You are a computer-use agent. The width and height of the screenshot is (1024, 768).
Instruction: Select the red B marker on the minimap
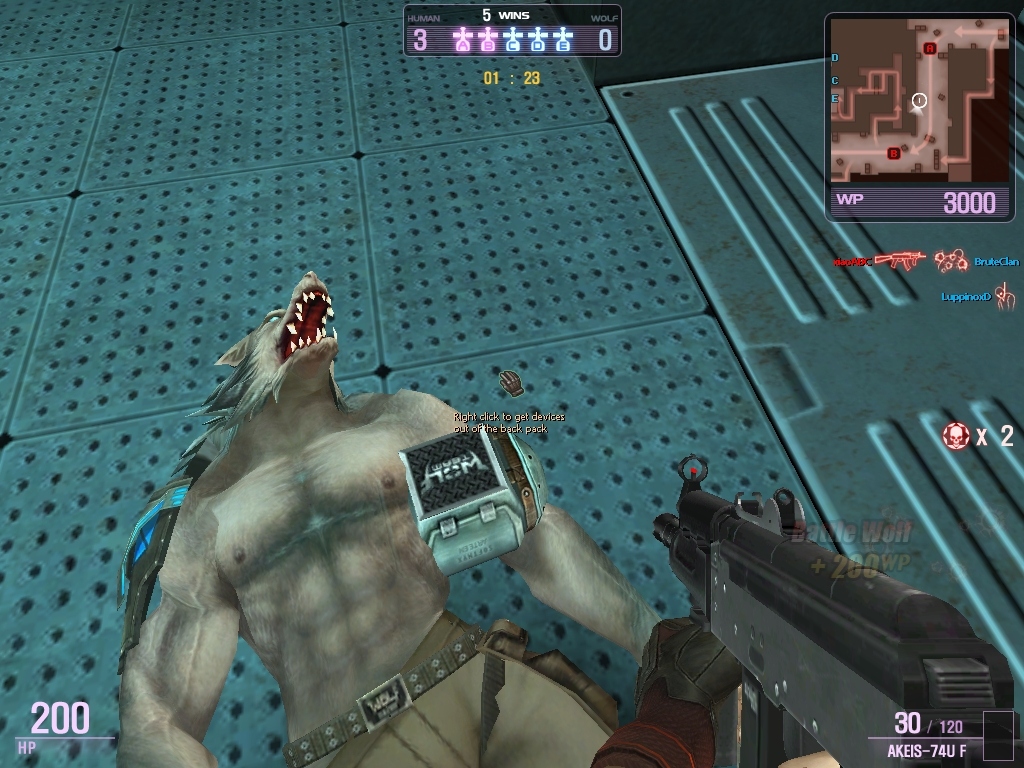(893, 153)
